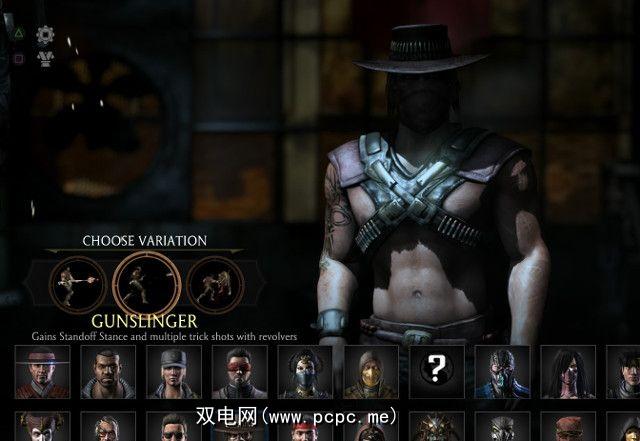
Task: Click the costume vest icon
Action: [x=45, y=58]
